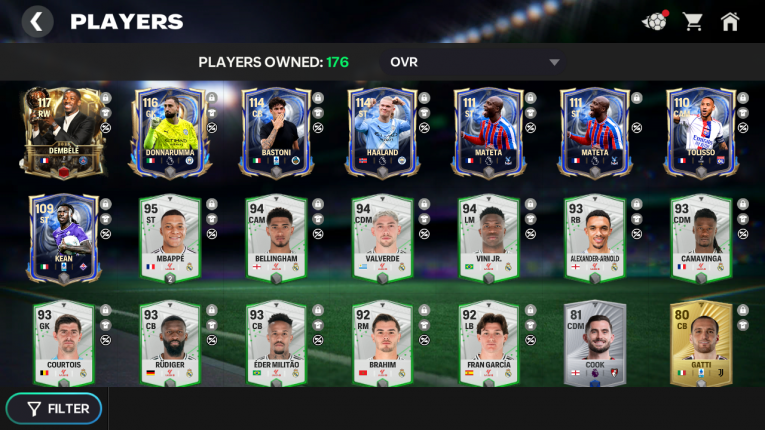This screenshot has width=765, height=430.
Task: Pick the Vini Jr. card
Action: pyautogui.click(x=489, y=238)
